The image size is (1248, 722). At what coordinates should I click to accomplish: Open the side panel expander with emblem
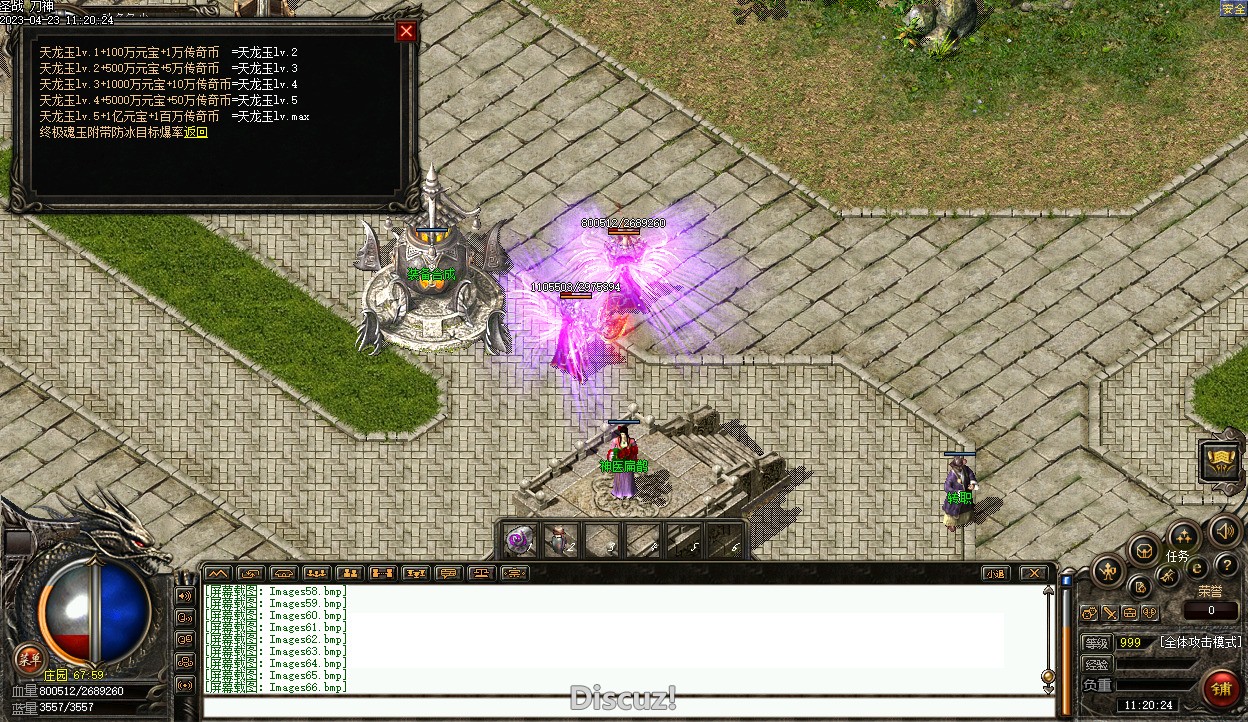(1221, 461)
